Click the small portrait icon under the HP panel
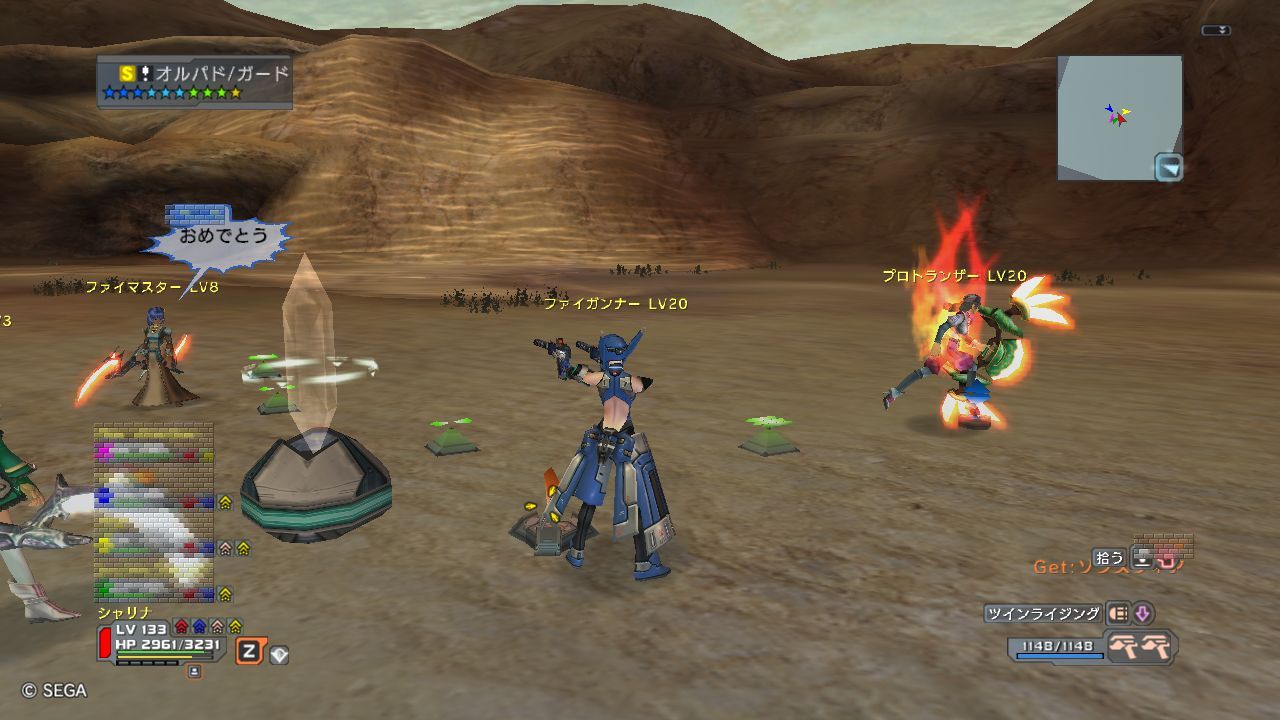This screenshot has width=1280, height=720. (x=194, y=672)
